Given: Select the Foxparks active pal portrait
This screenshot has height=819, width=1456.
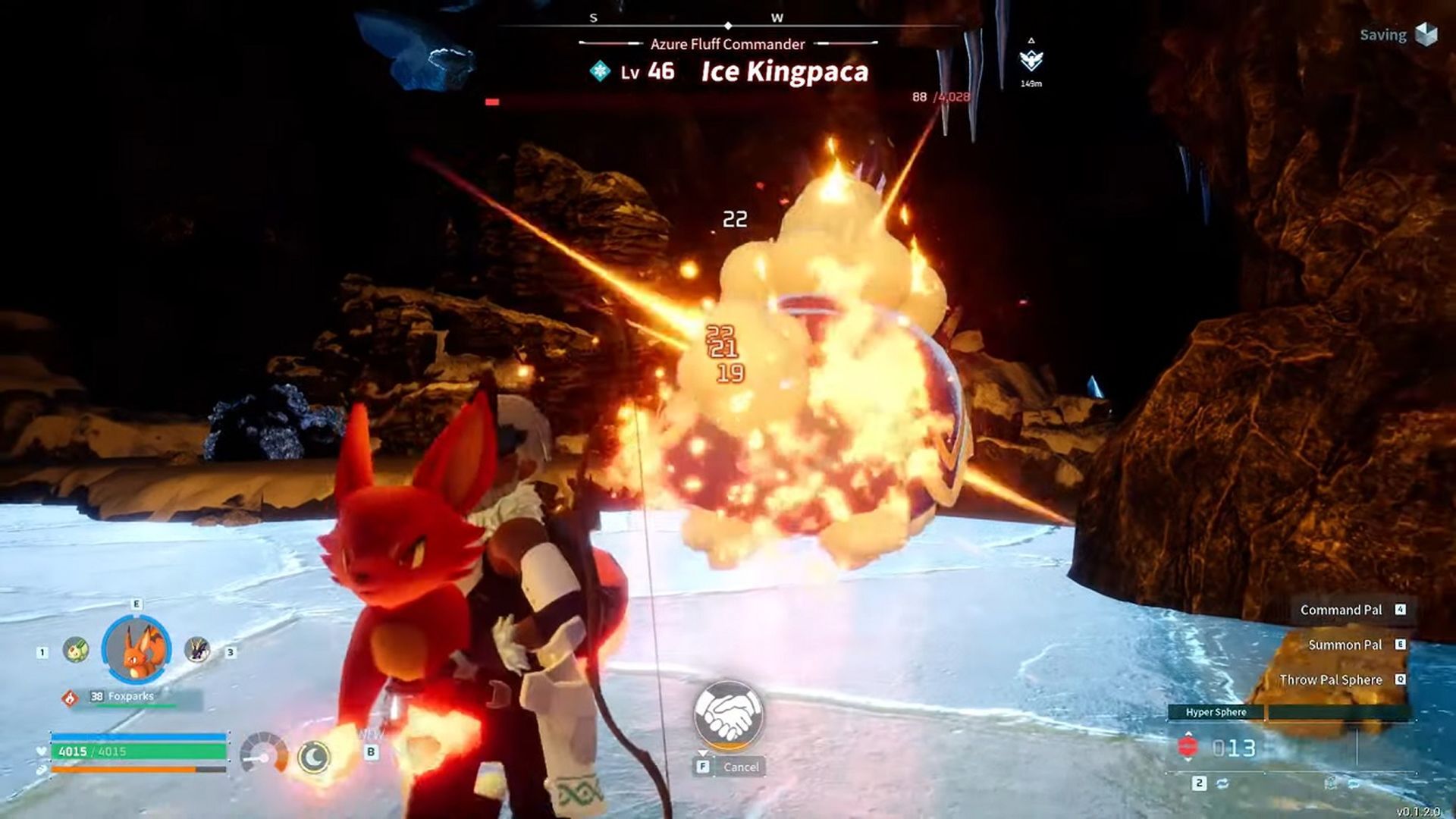Looking at the screenshot, I should coord(136,649).
